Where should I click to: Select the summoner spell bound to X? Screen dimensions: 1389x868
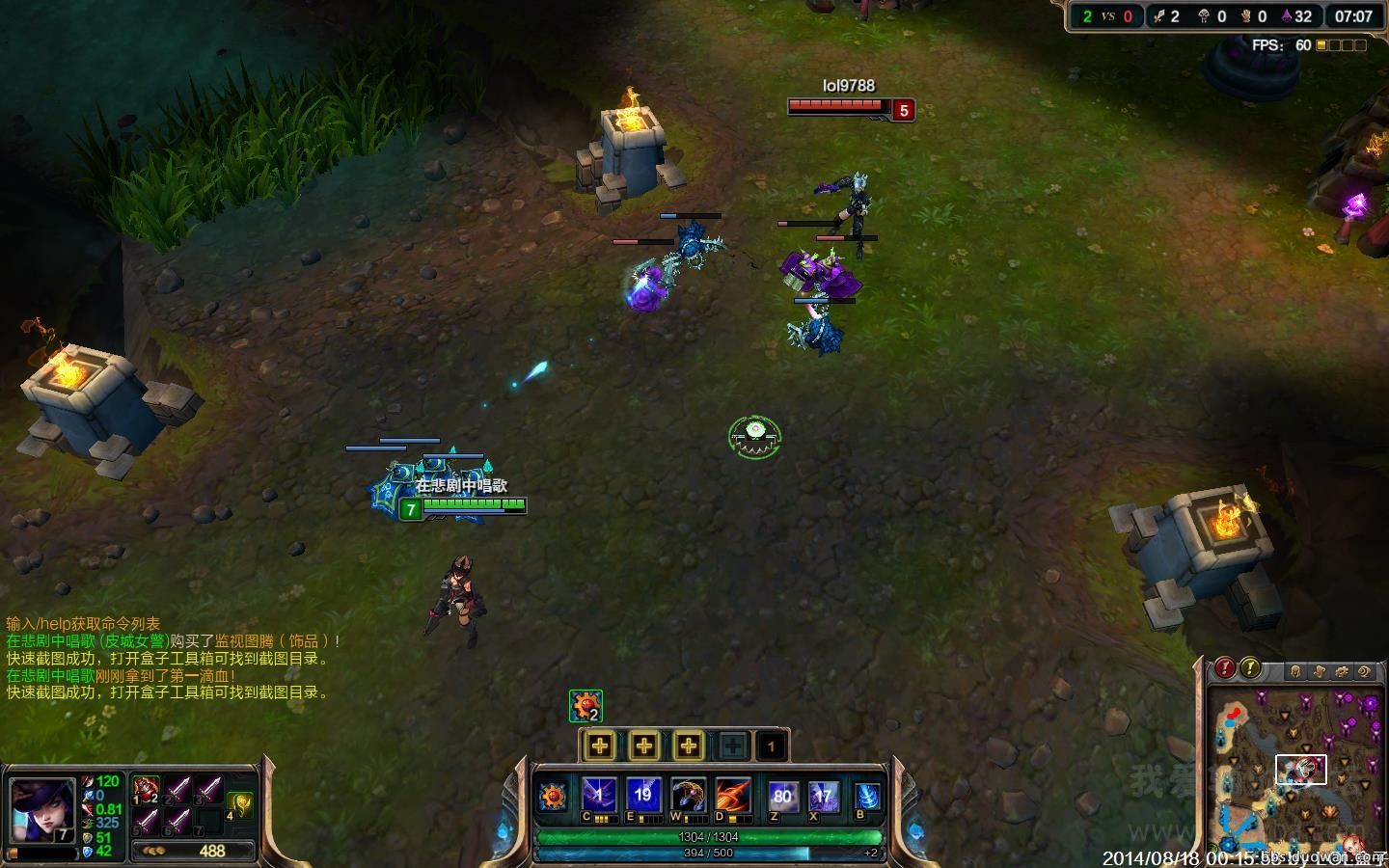pos(823,797)
